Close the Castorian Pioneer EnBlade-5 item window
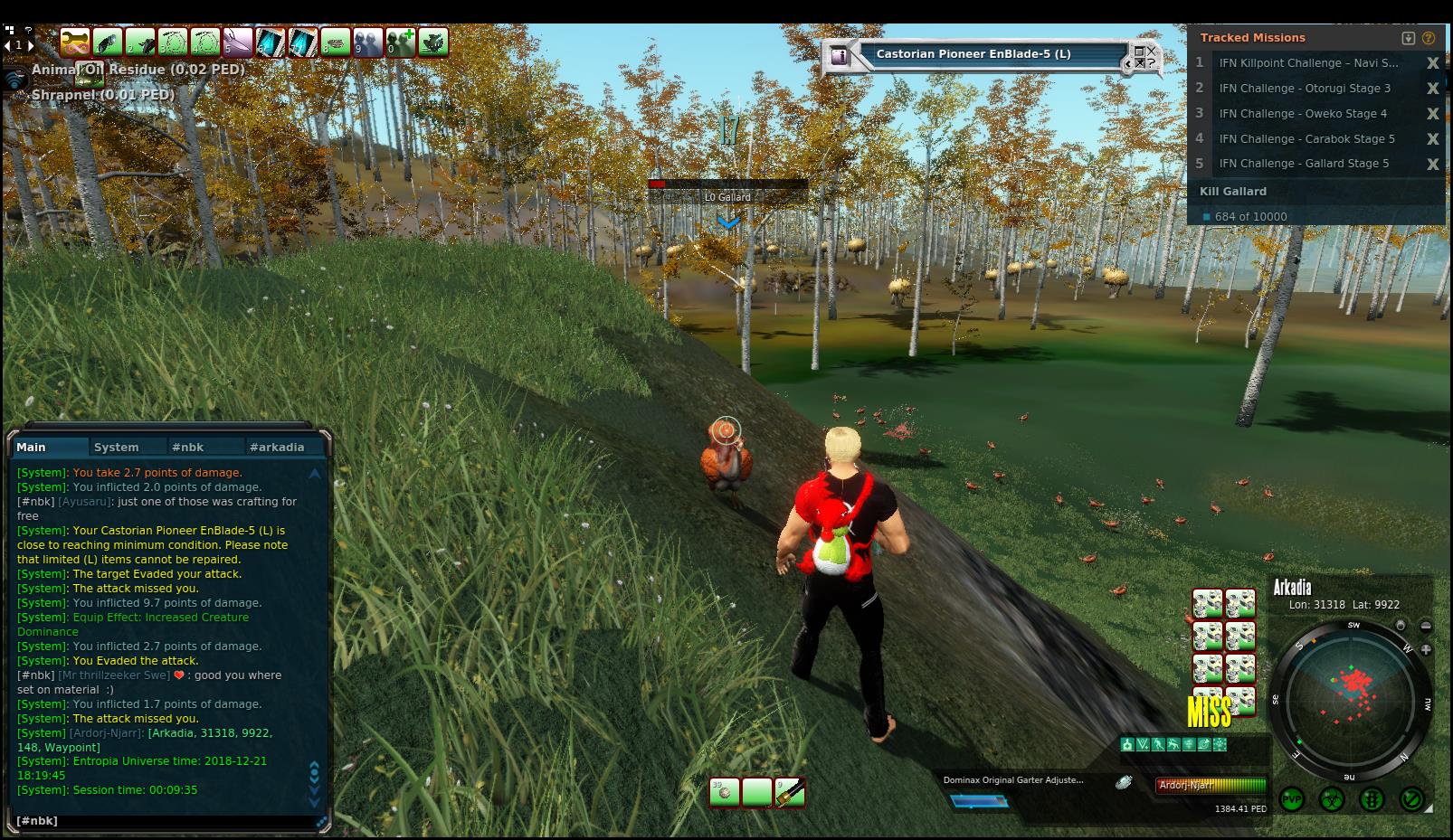This screenshot has height=840, width=1453. [1151, 52]
